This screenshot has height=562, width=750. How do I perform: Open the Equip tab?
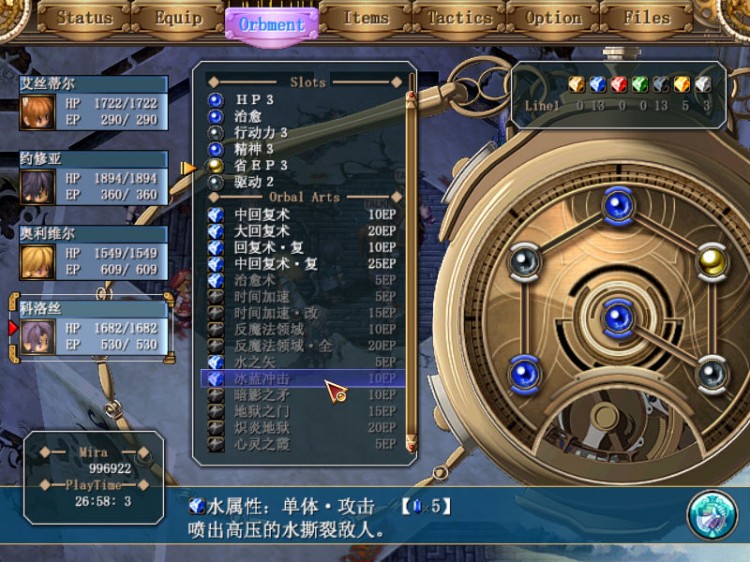tap(178, 18)
